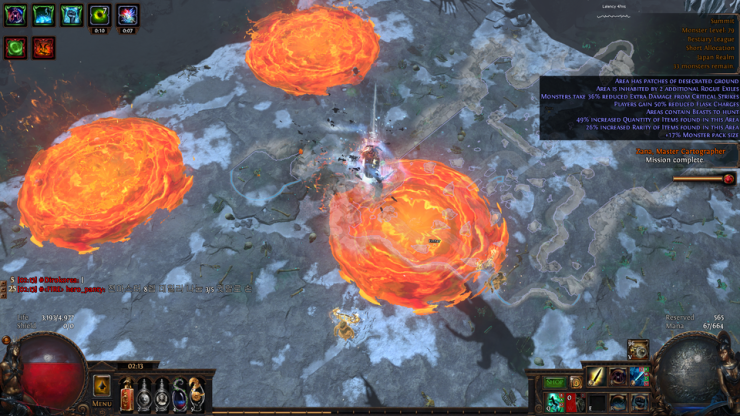Select the green eye buff with 7 stacks
This screenshot has width=740, height=416.
[x=100, y=15]
